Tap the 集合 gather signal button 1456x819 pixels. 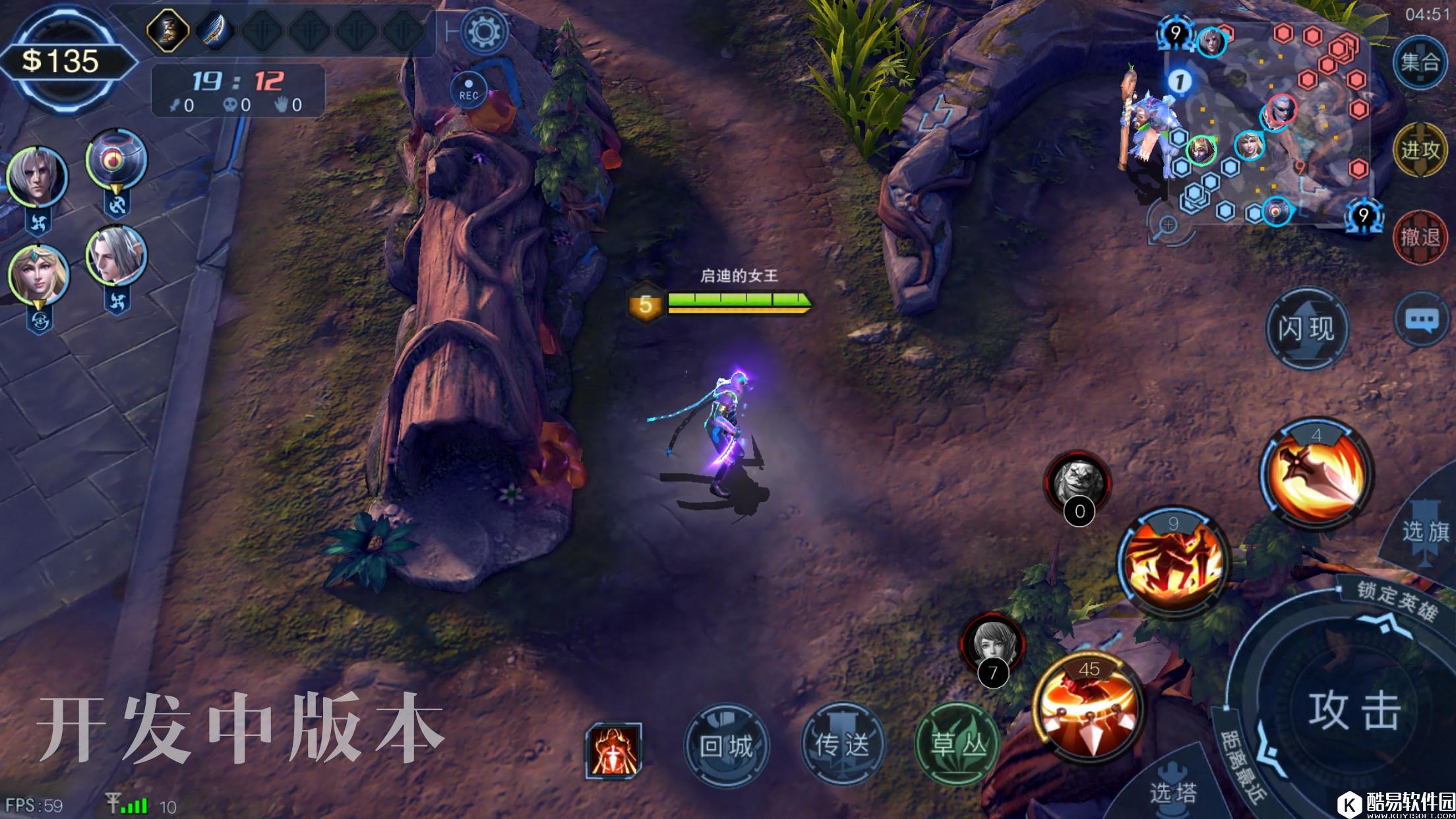tap(1420, 63)
